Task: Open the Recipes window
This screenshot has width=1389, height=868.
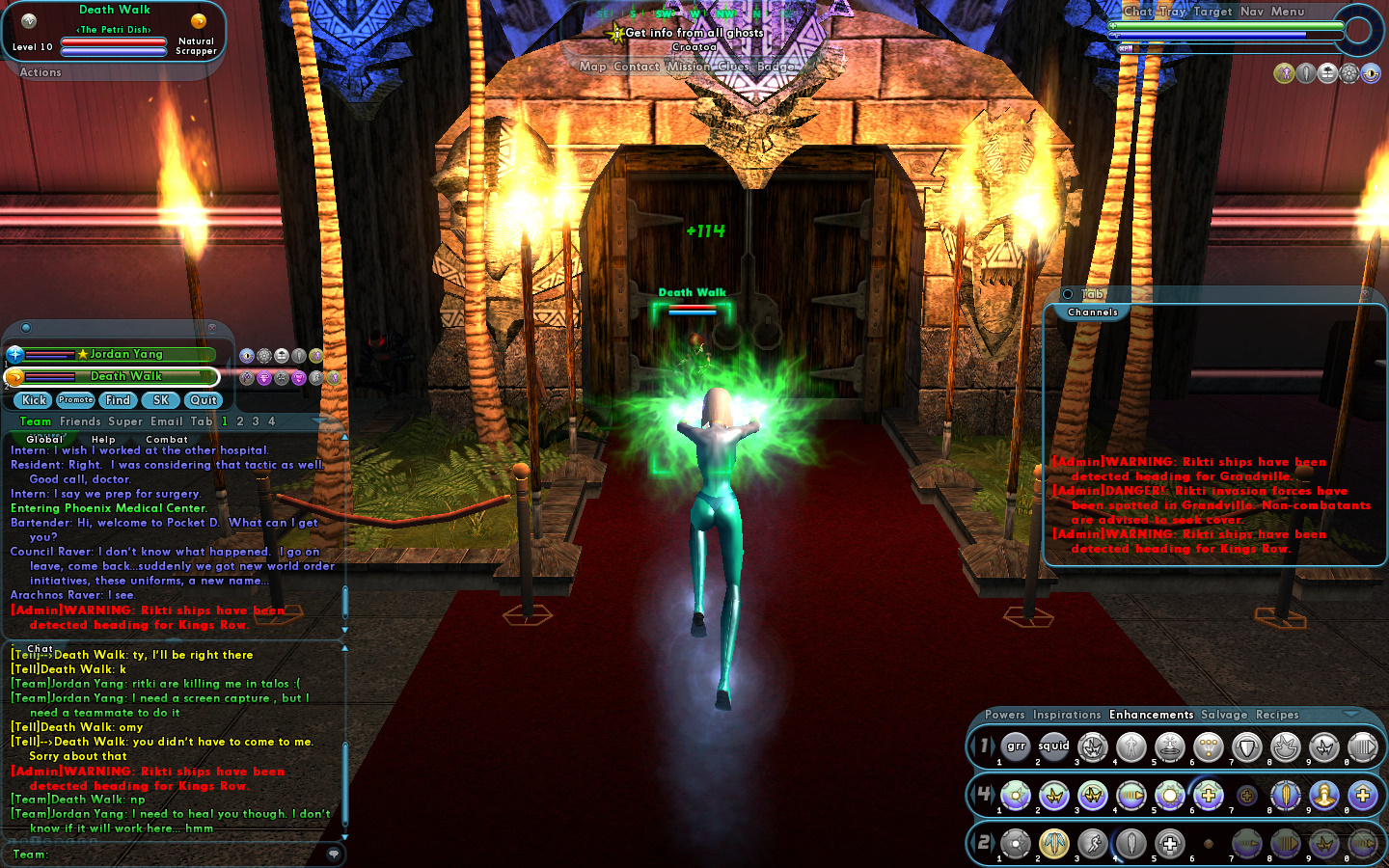Action: click(1277, 715)
